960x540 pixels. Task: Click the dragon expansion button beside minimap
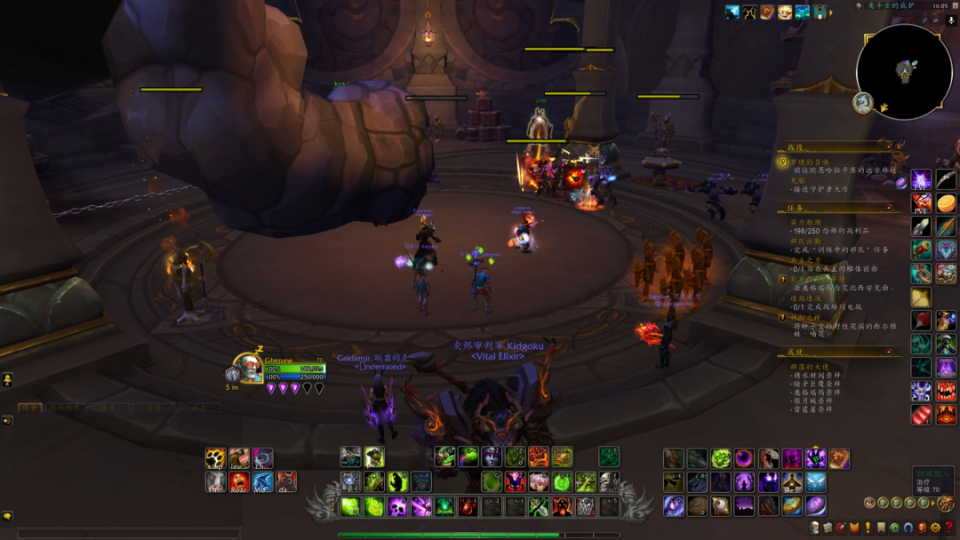click(861, 103)
